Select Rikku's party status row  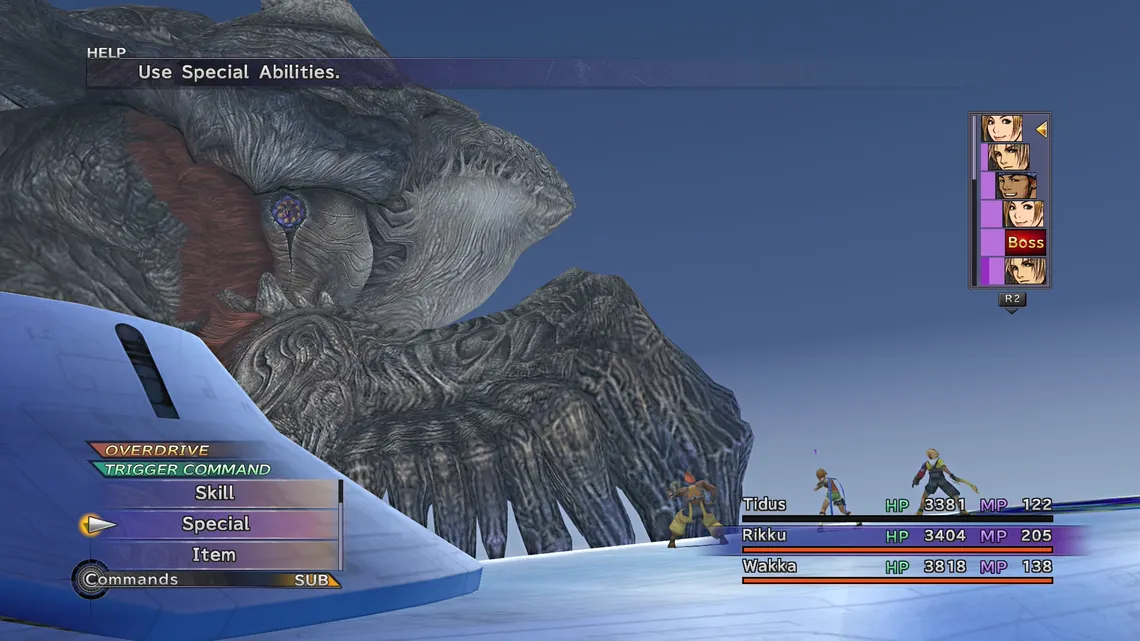tap(895, 537)
